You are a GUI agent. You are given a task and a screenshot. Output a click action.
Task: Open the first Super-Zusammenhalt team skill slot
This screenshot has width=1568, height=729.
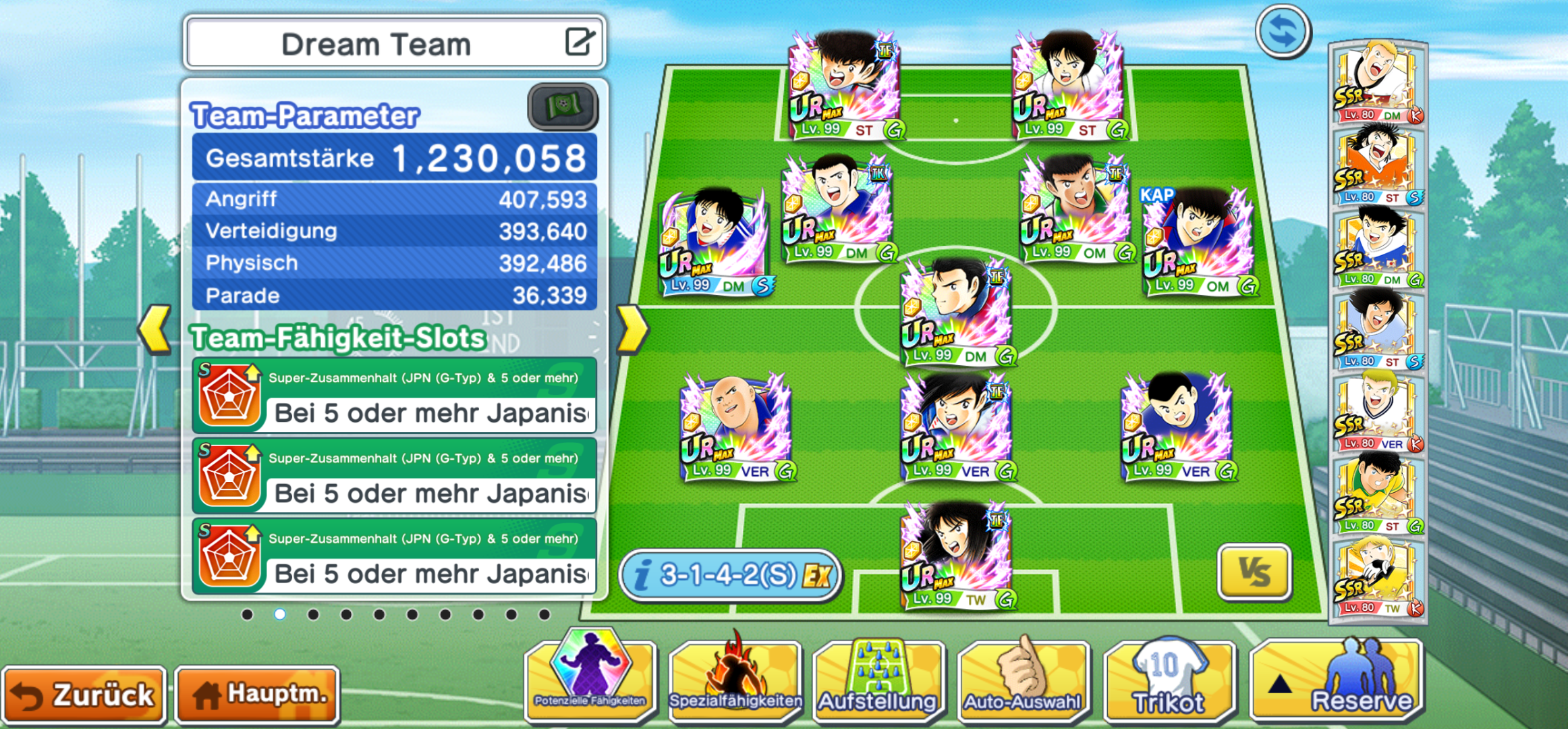pos(395,396)
